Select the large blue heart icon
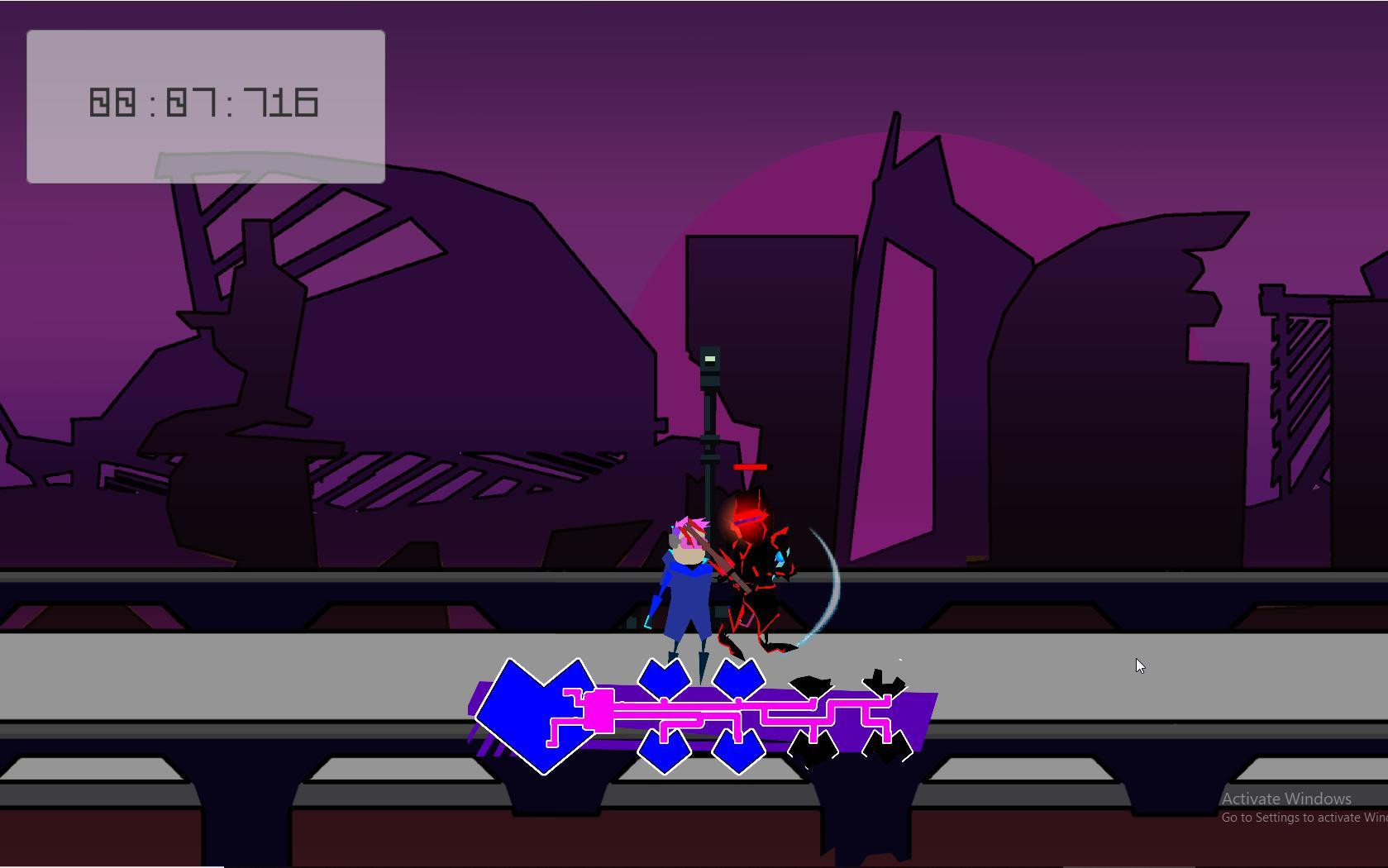 coord(537,716)
